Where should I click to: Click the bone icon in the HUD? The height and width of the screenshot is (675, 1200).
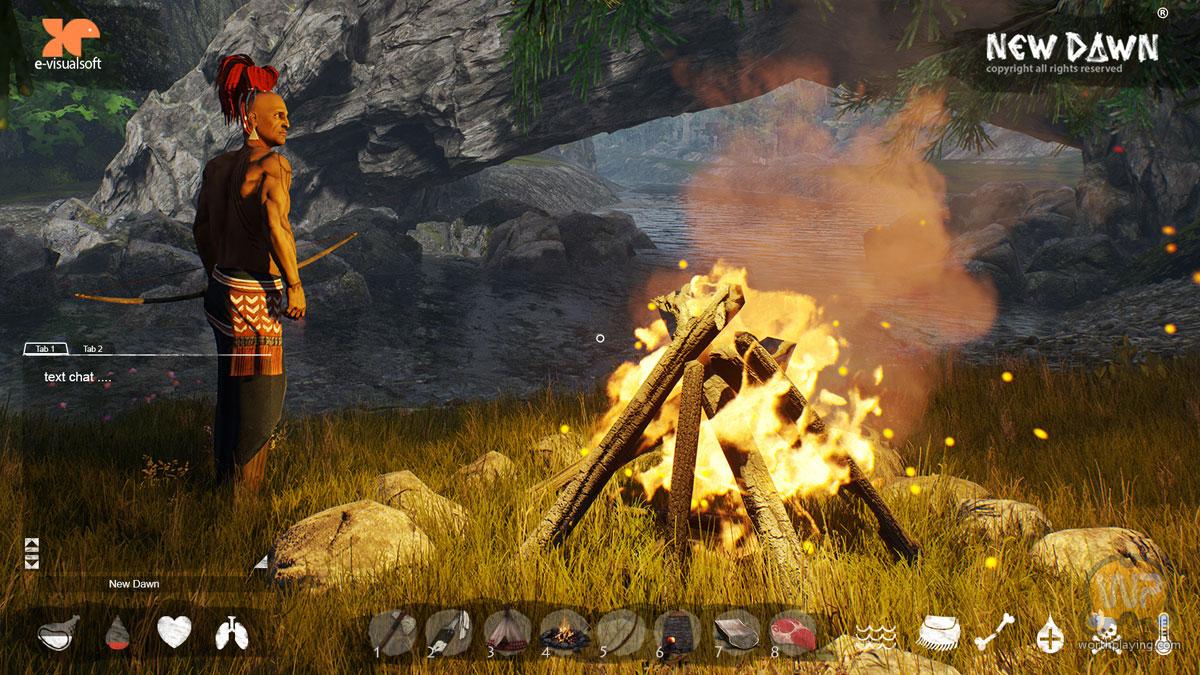click(994, 633)
